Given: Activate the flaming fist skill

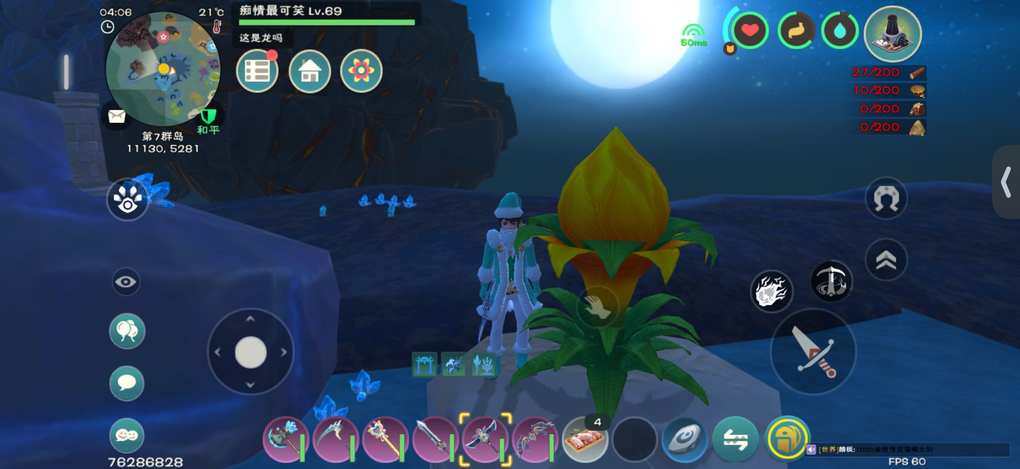Looking at the screenshot, I should [x=771, y=292].
